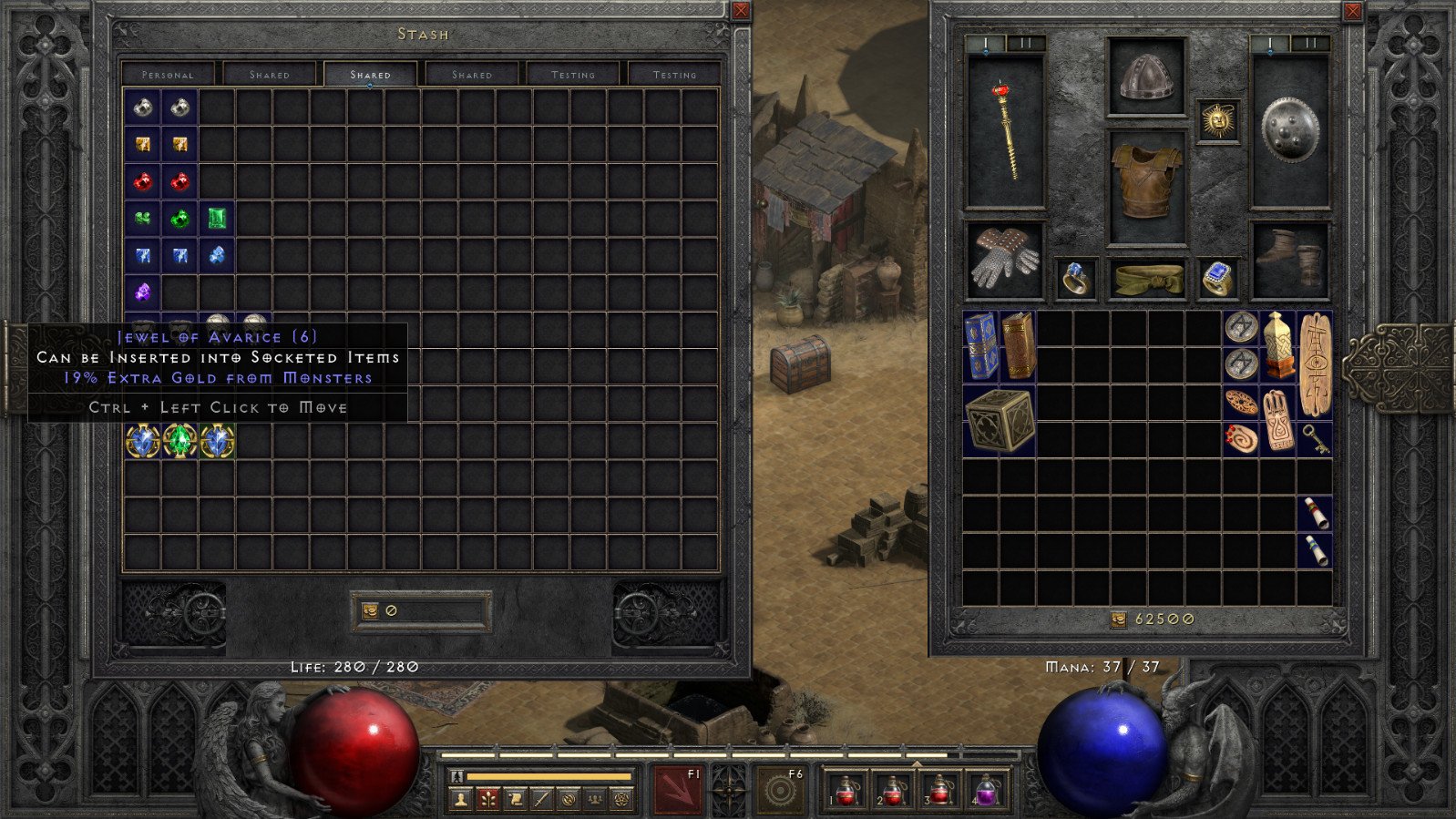
Task: Open the skill tree icon on the toolbar
Action: 487,799
